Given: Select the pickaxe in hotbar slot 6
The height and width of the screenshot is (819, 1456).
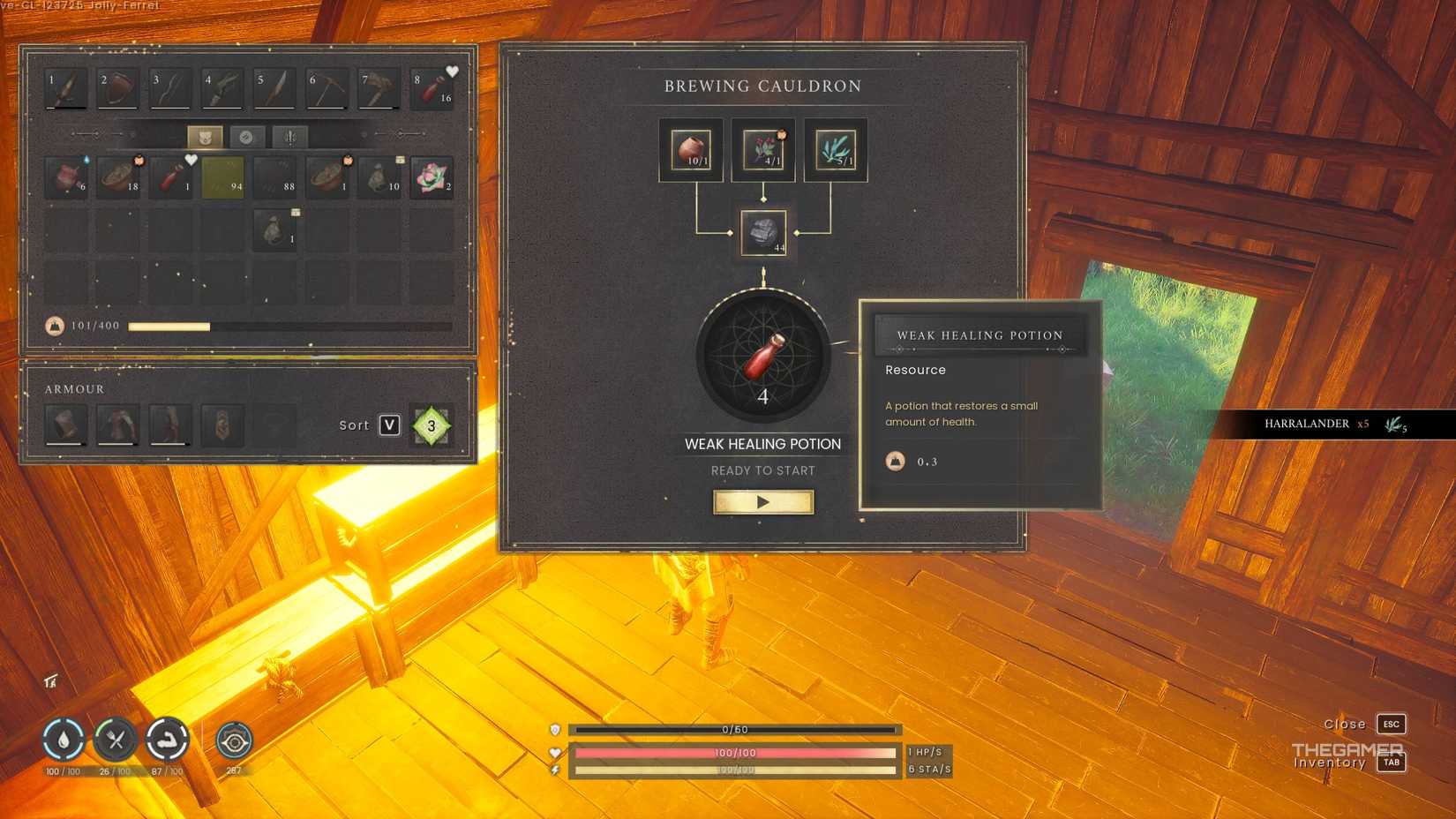Looking at the screenshot, I should pyautogui.click(x=327, y=89).
